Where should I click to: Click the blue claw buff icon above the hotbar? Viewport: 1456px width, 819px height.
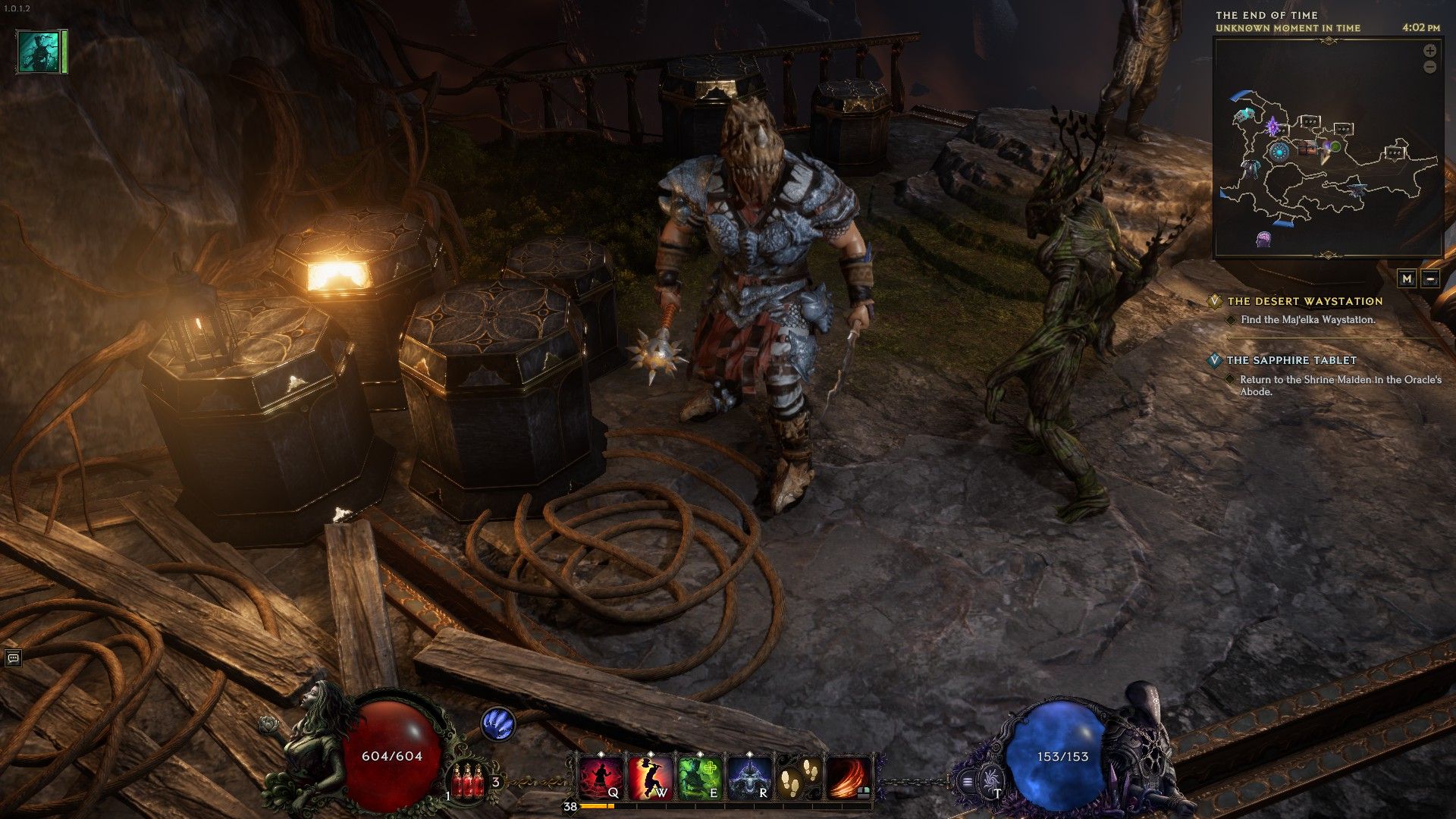coord(500,725)
